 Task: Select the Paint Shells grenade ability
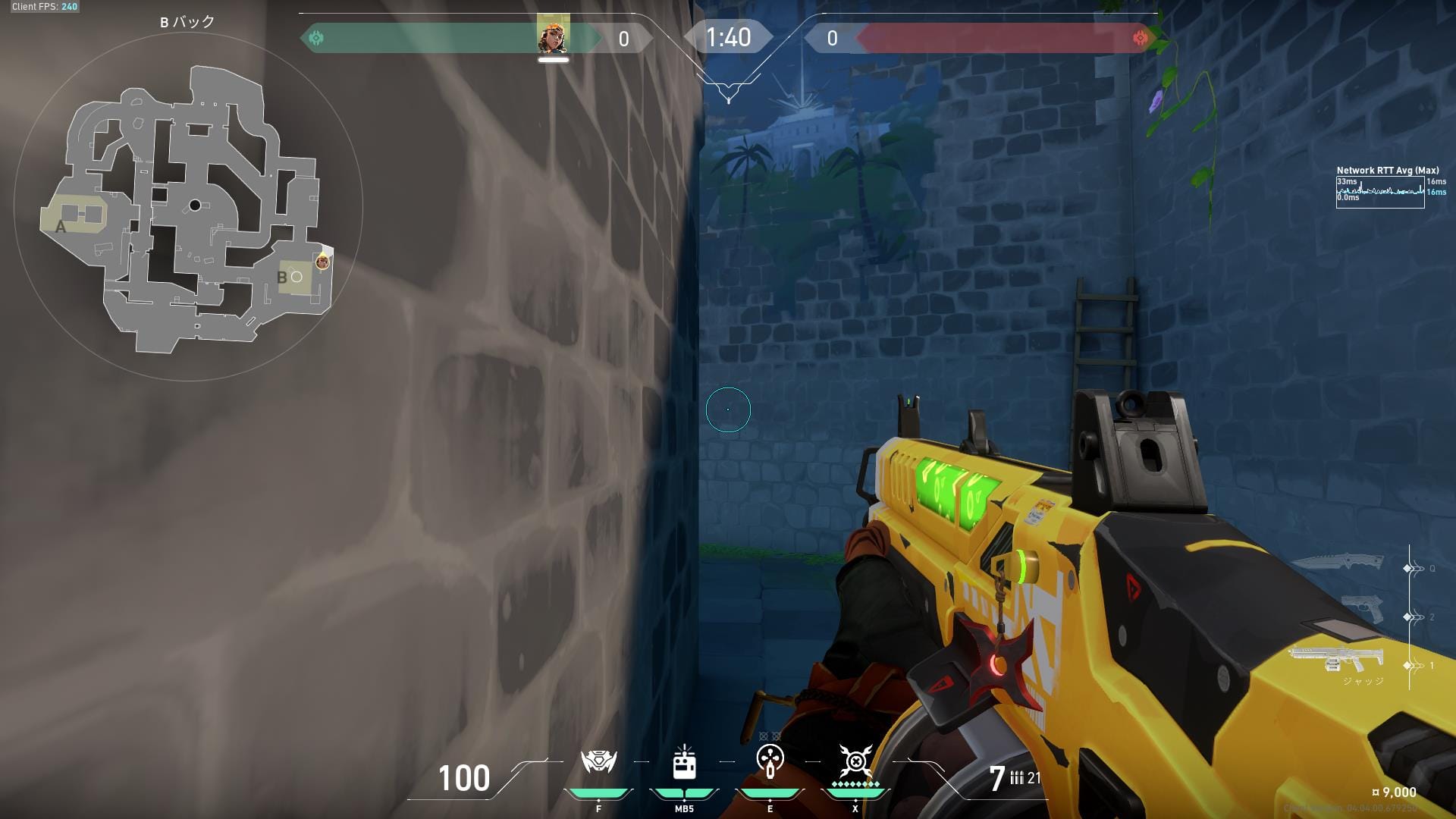click(x=770, y=761)
